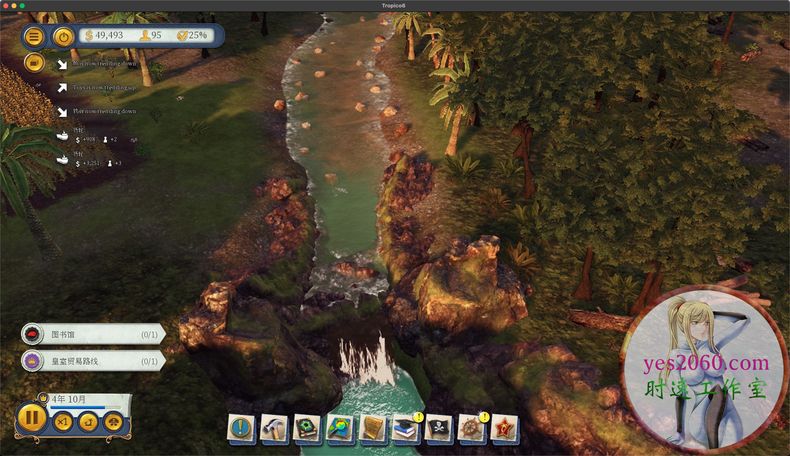Pause the game with the pause button

(32, 417)
